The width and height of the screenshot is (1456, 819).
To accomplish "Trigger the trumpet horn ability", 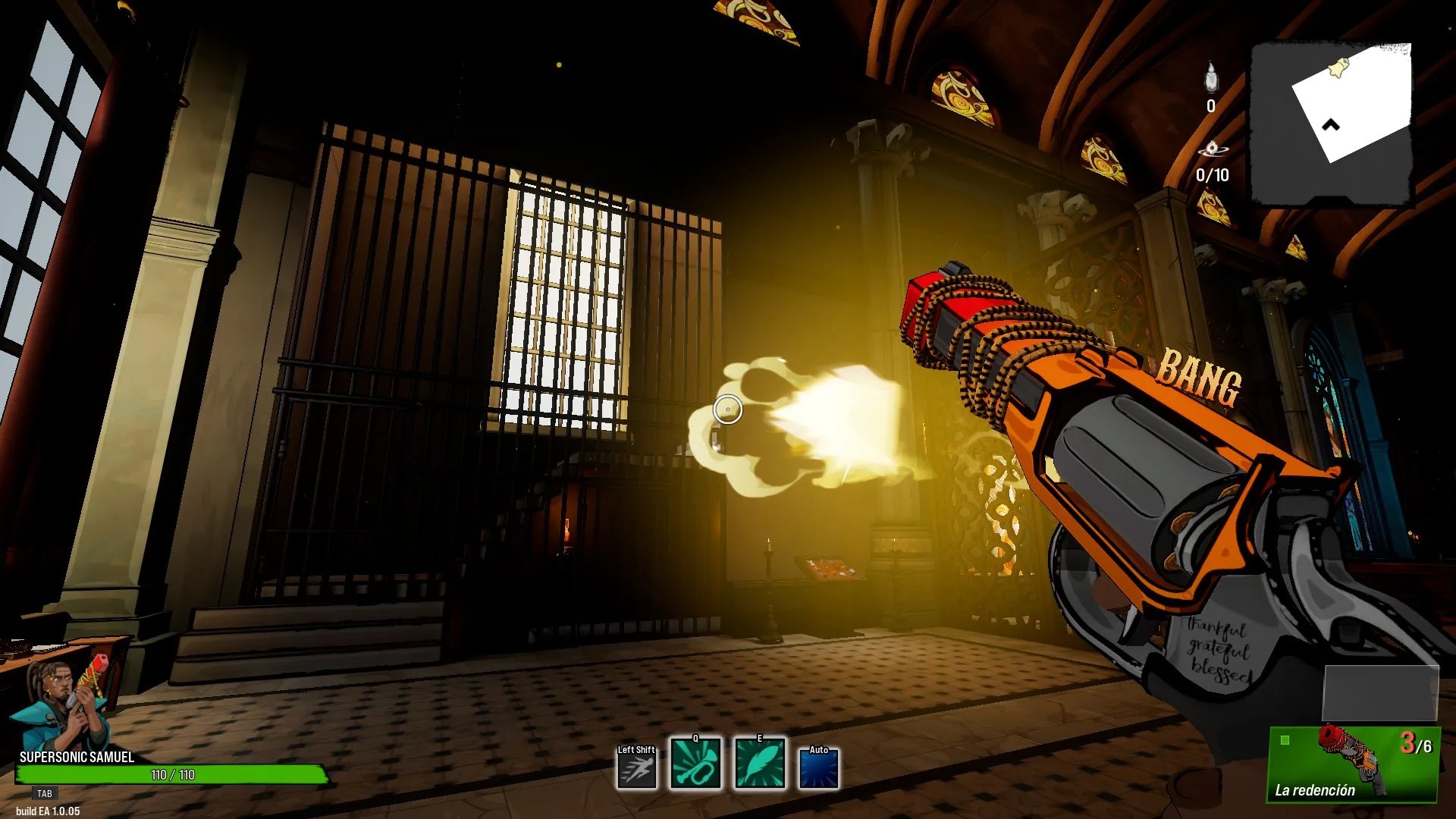I will click(x=695, y=764).
